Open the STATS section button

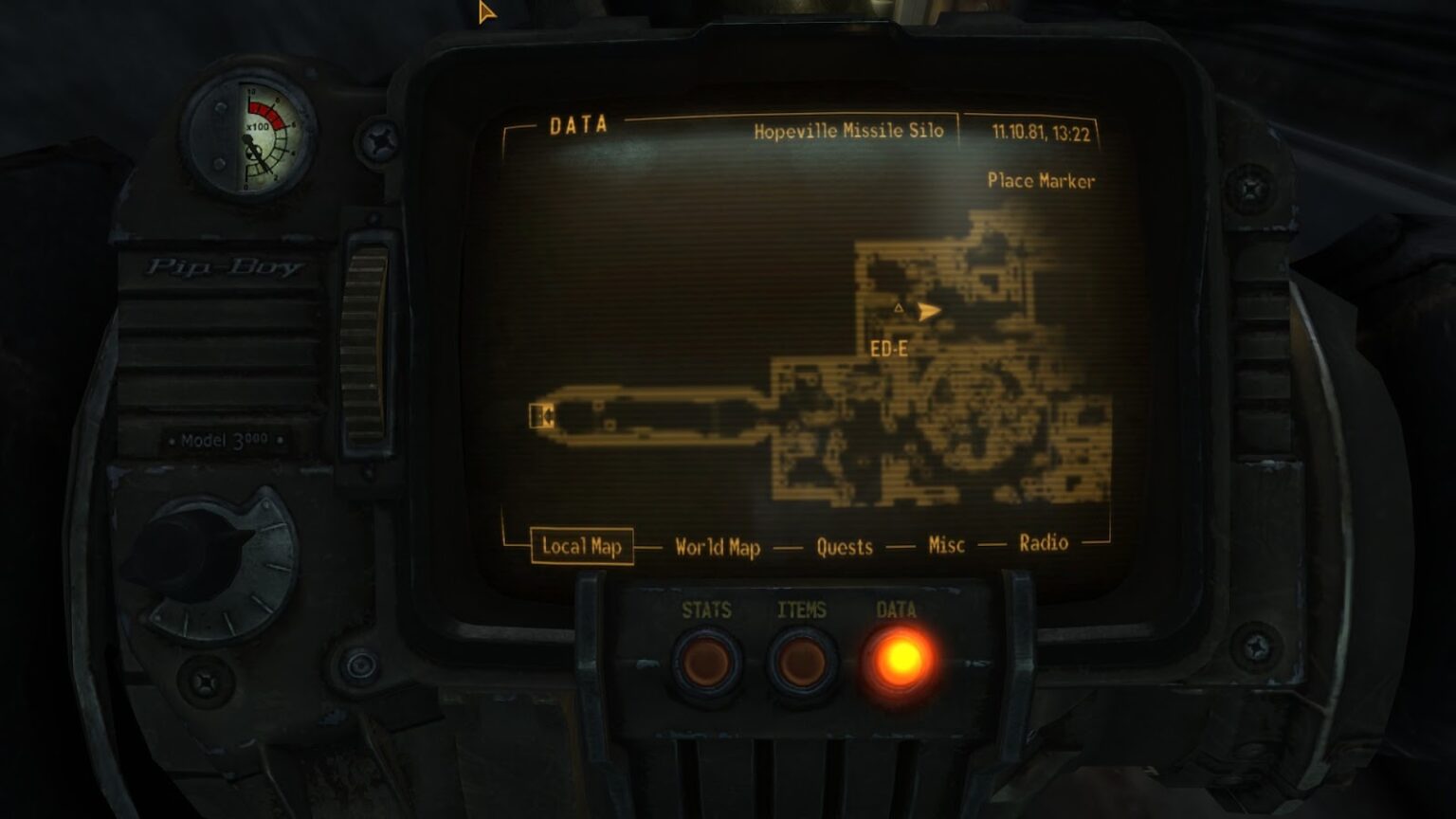click(707, 663)
